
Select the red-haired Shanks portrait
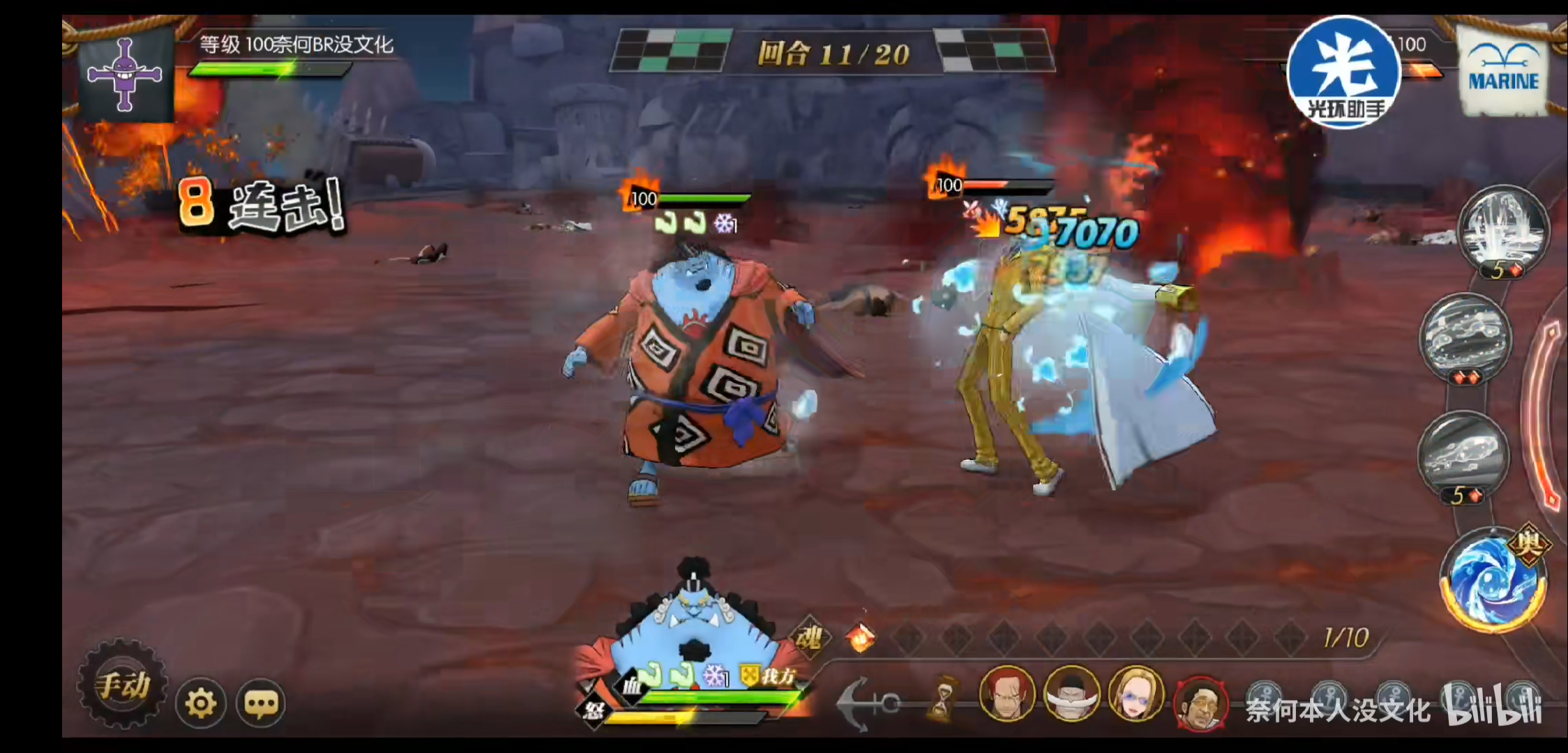click(1006, 693)
